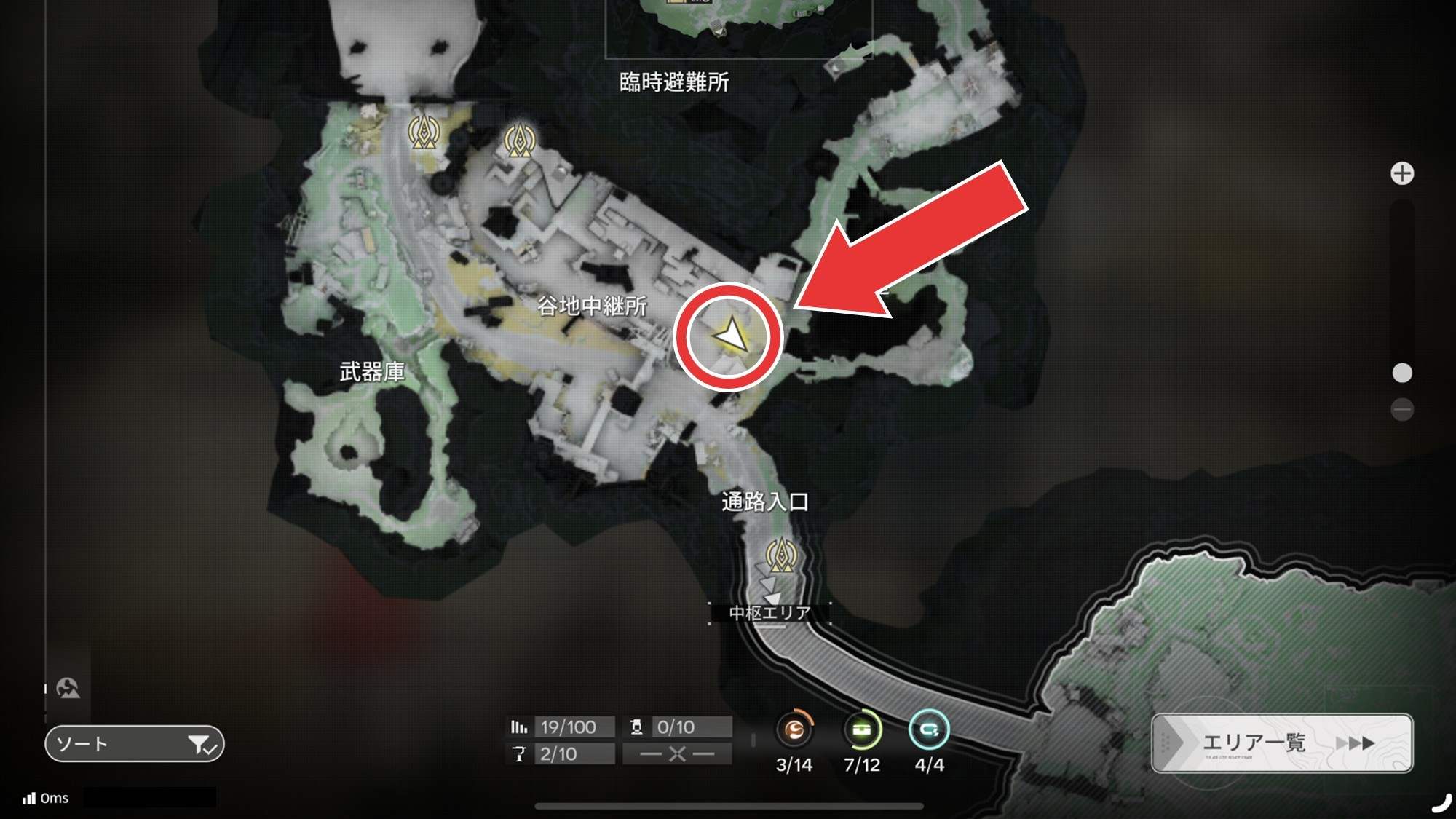This screenshot has height=819, width=1456.
Task: Open the ソート filter button
Action: click(x=134, y=744)
